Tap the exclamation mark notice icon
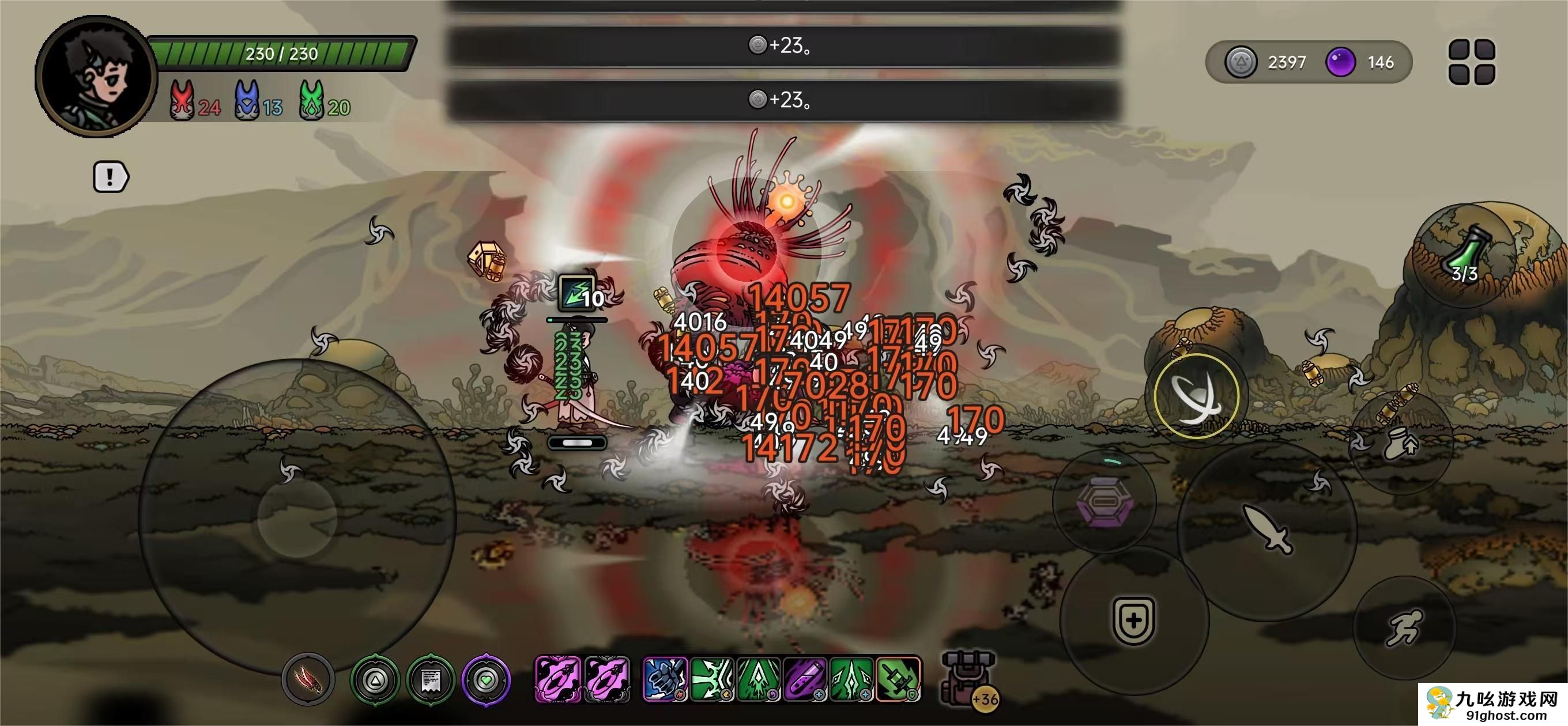The image size is (1568, 726). pyautogui.click(x=110, y=177)
